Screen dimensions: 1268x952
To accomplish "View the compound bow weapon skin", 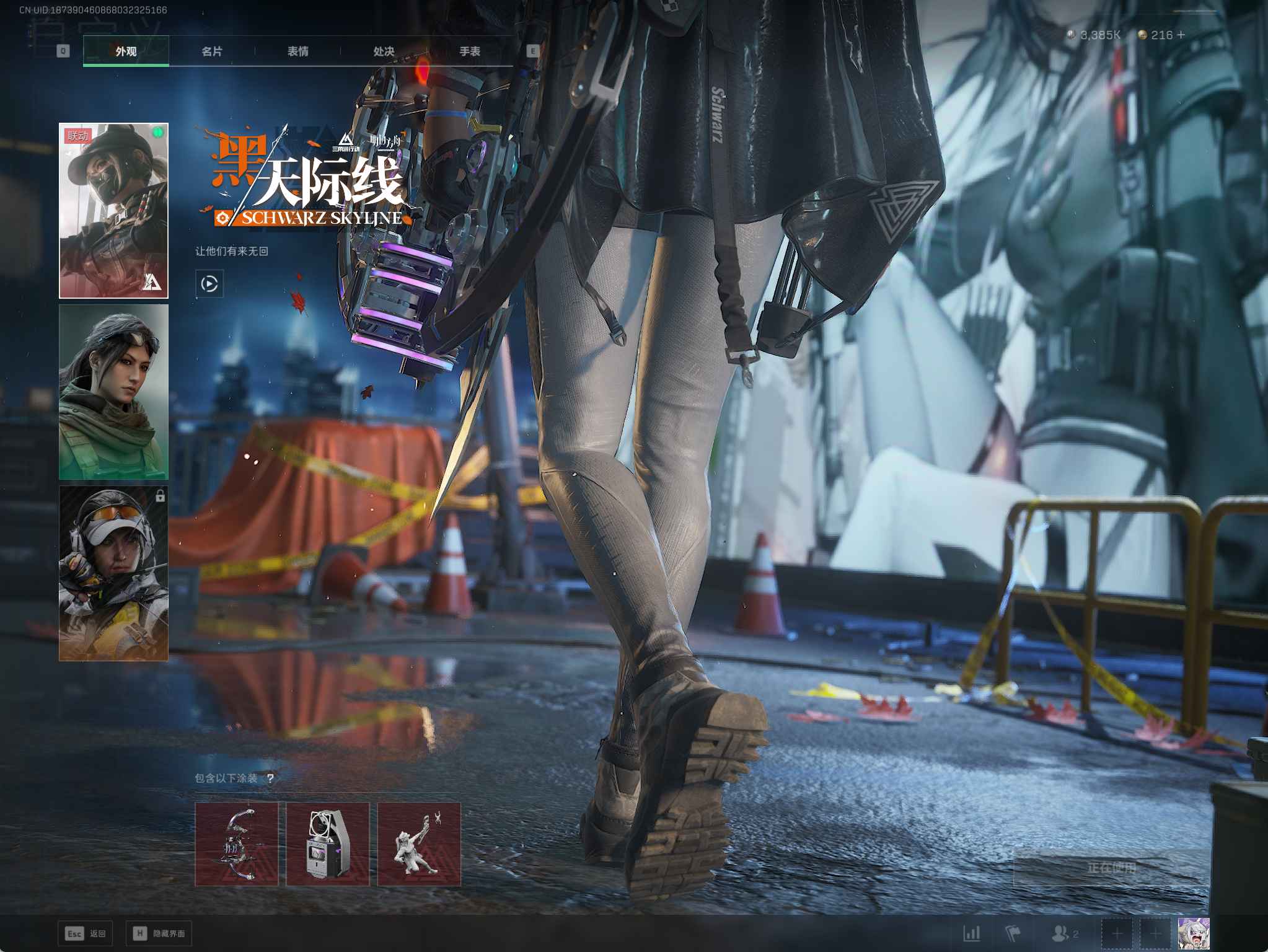I will [237, 844].
